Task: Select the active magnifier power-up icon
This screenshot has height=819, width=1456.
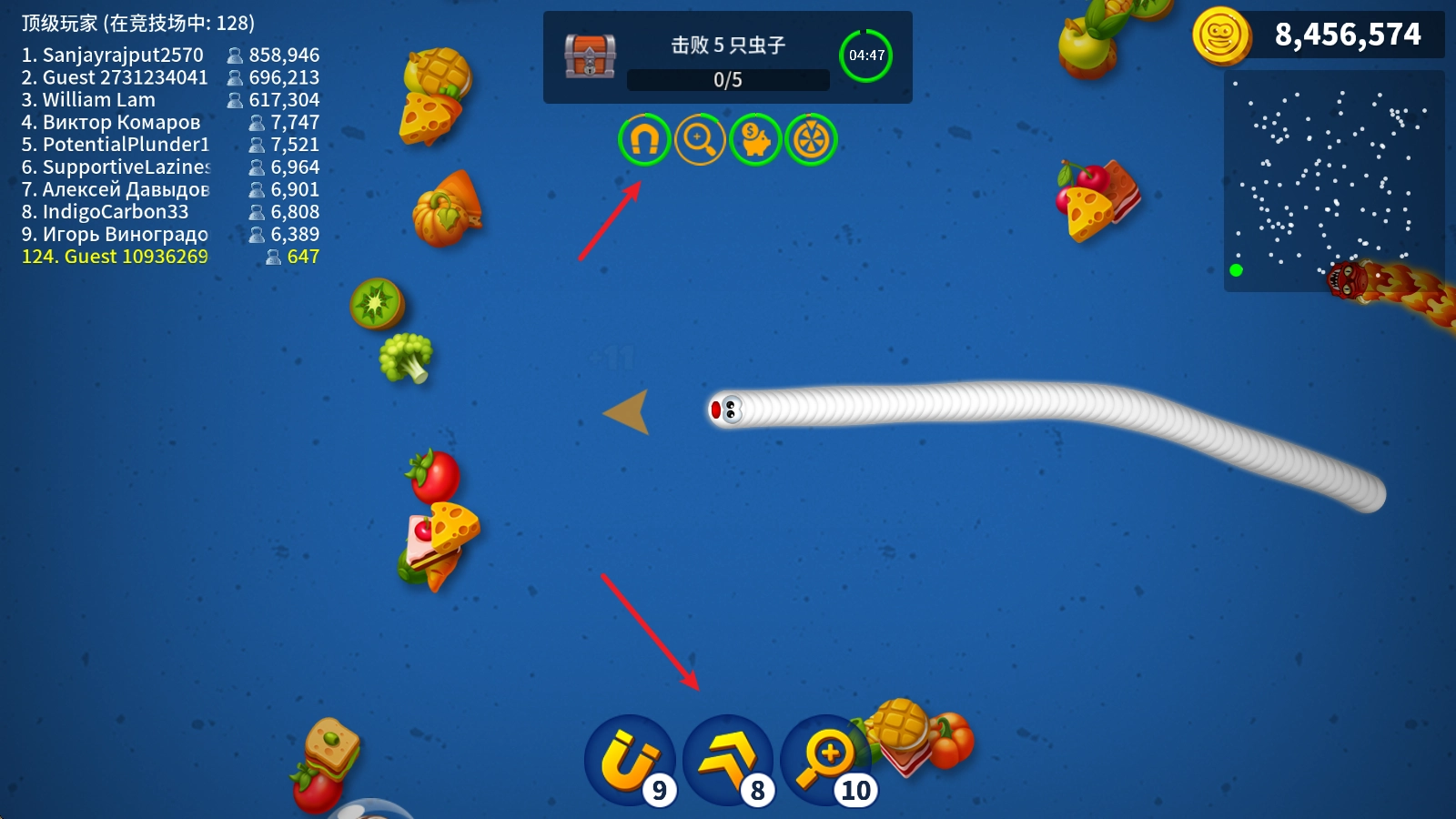Action: click(x=700, y=139)
